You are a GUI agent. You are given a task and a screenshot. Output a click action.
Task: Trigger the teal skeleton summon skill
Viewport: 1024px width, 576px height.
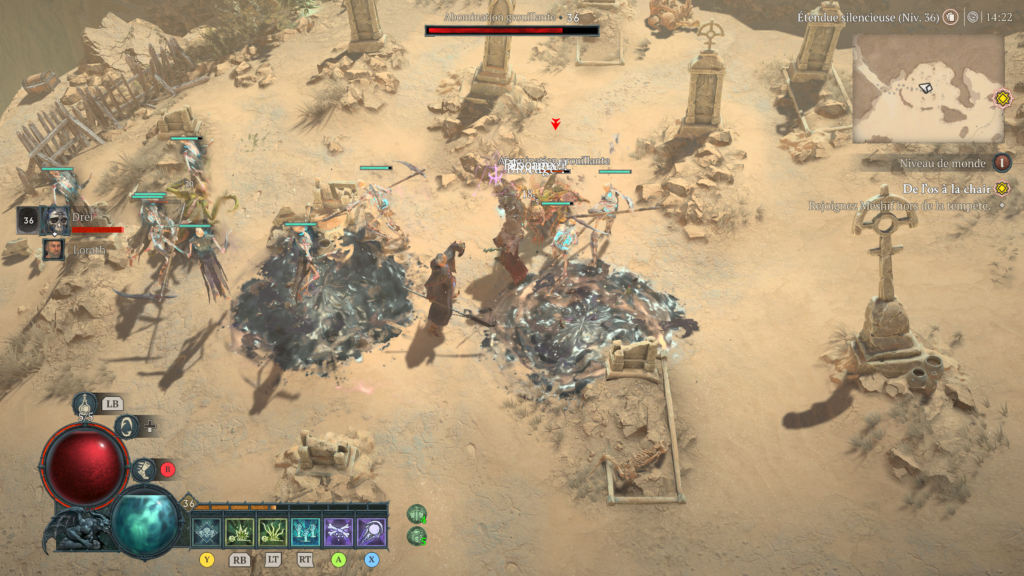point(305,532)
